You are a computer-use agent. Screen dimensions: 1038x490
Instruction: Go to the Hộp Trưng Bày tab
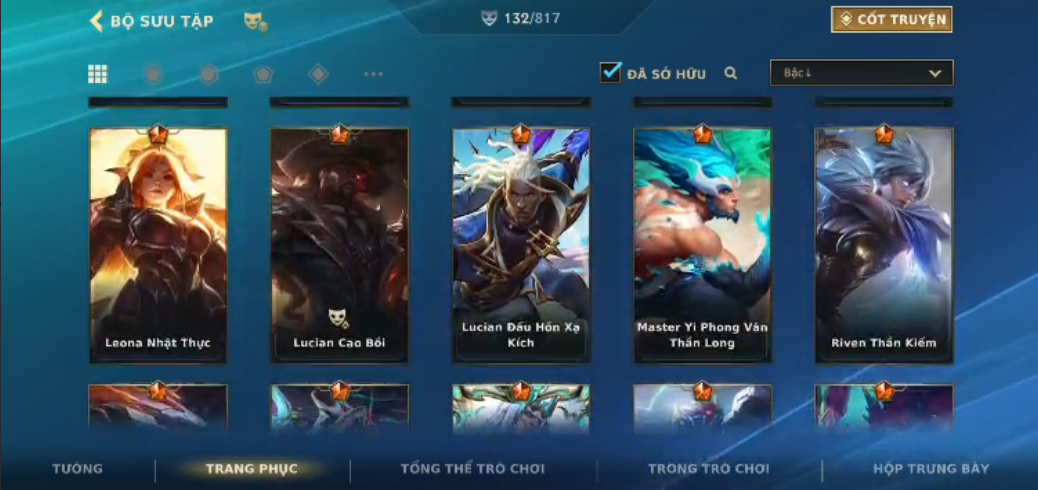931,469
